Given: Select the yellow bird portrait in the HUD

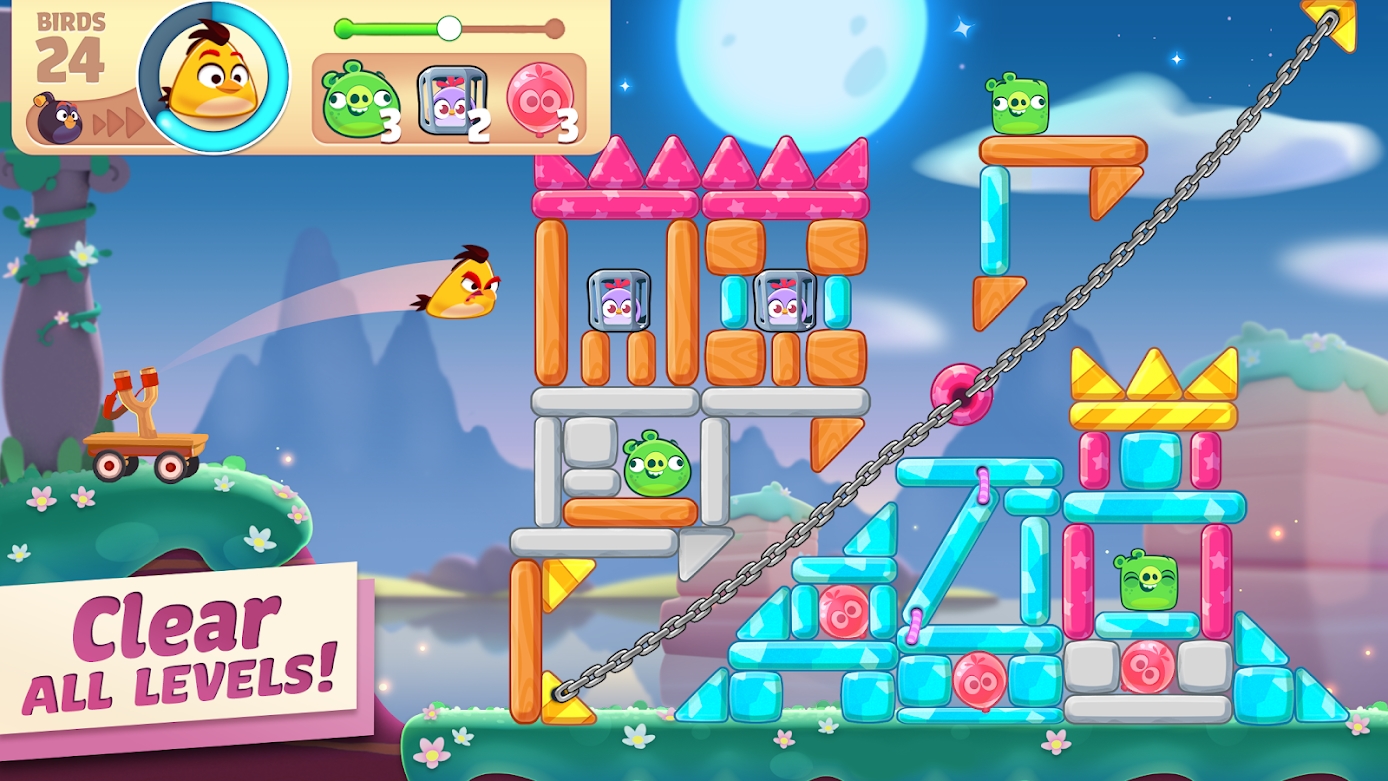Looking at the screenshot, I should pos(213,78).
